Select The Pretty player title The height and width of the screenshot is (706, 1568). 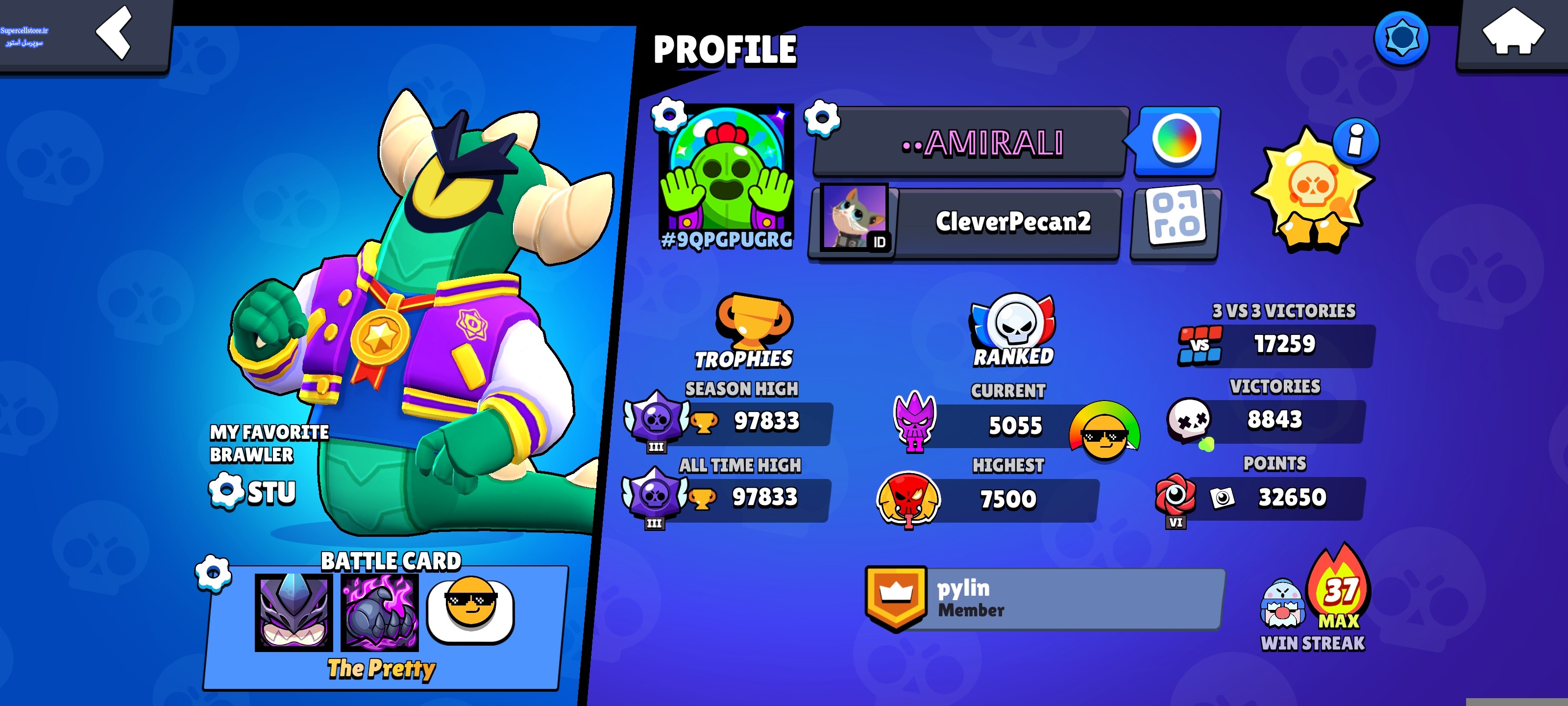pos(382,669)
